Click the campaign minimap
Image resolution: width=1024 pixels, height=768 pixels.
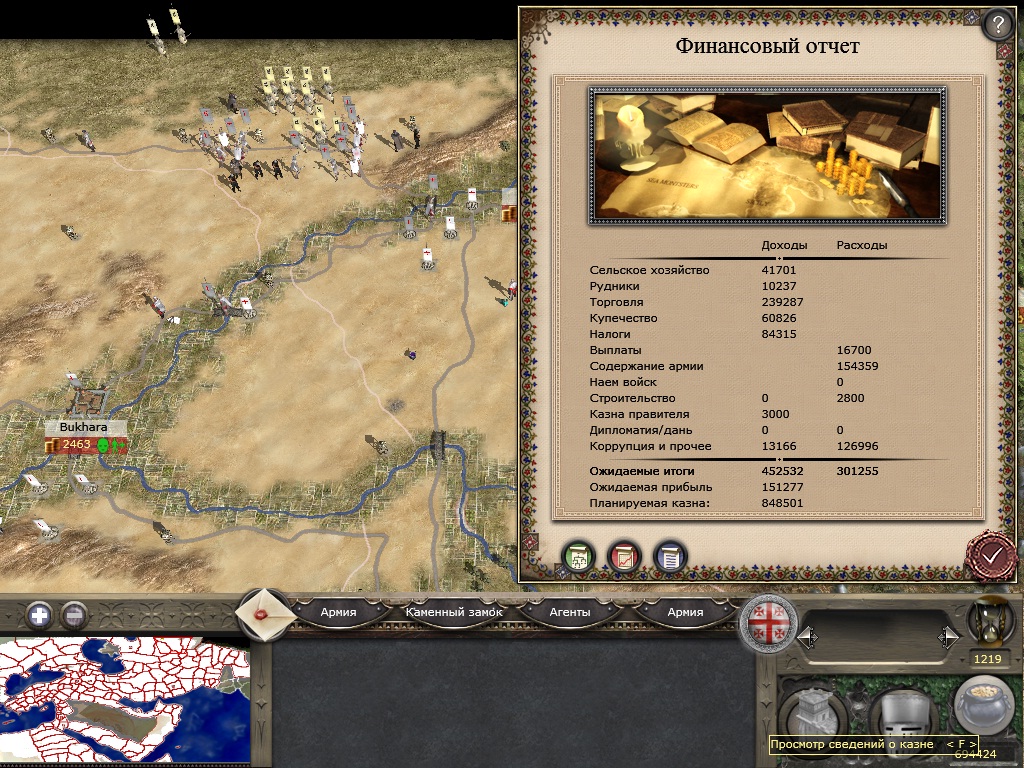pyautogui.click(x=124, y=702)
